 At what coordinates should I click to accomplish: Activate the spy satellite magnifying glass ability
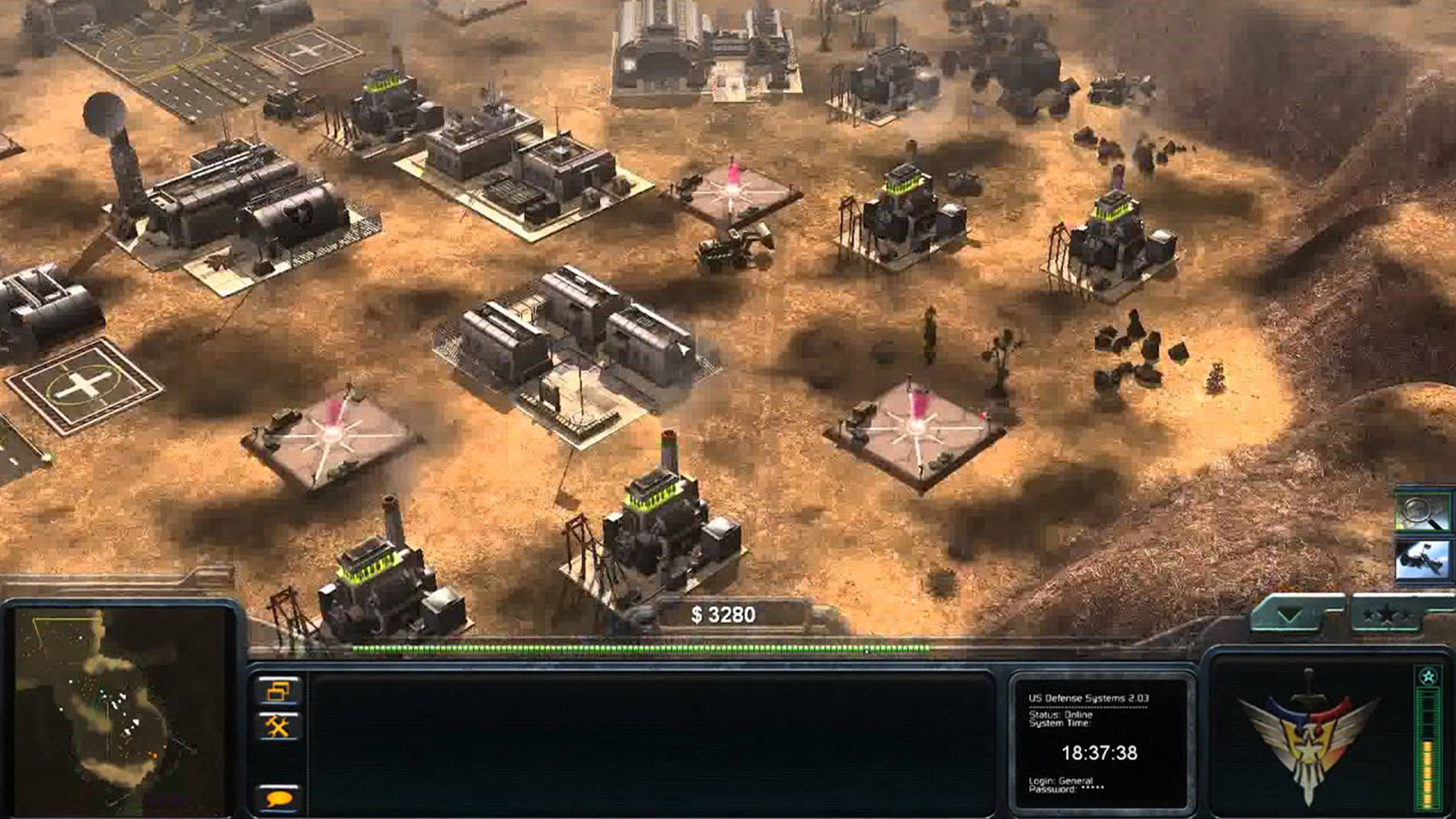[1424, 513]
